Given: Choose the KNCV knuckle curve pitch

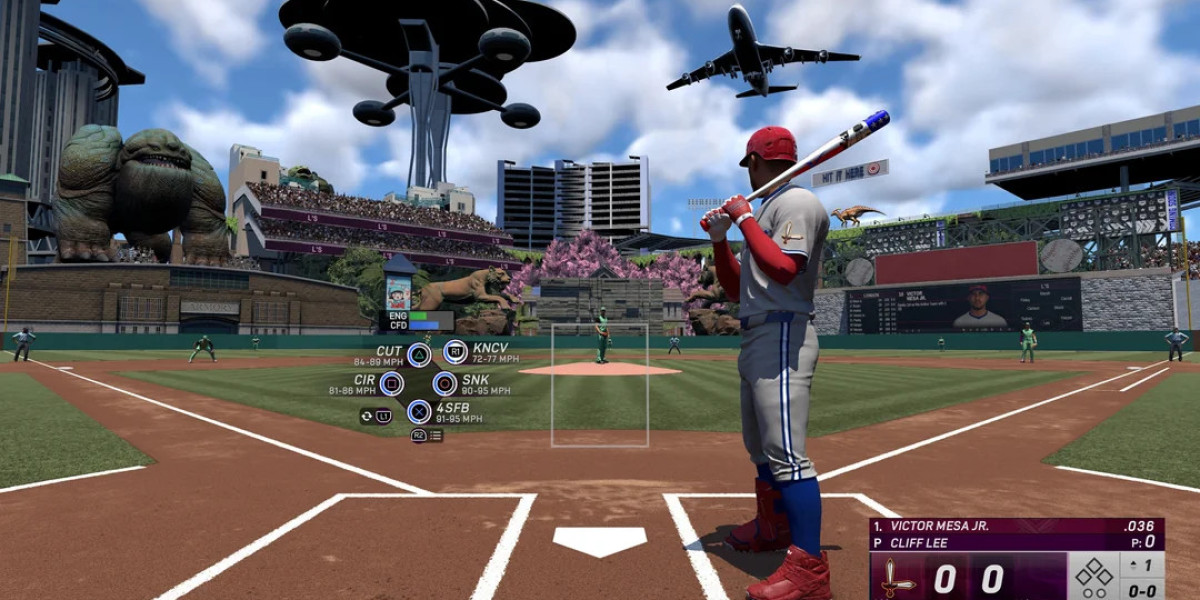Looking at the screenshot, I should 456,352.
